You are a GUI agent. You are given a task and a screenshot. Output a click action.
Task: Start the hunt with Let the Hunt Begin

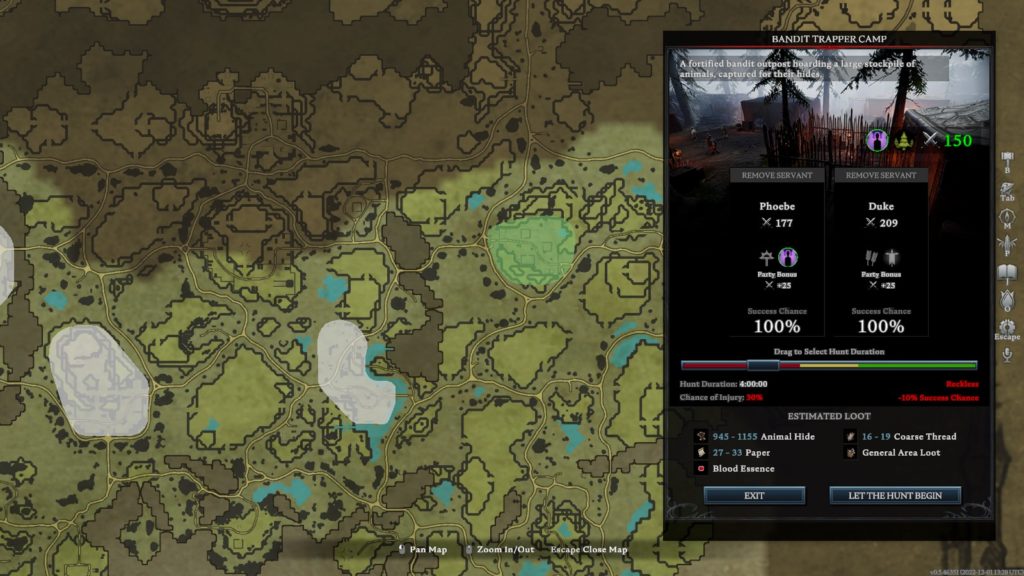coord(895,495)
